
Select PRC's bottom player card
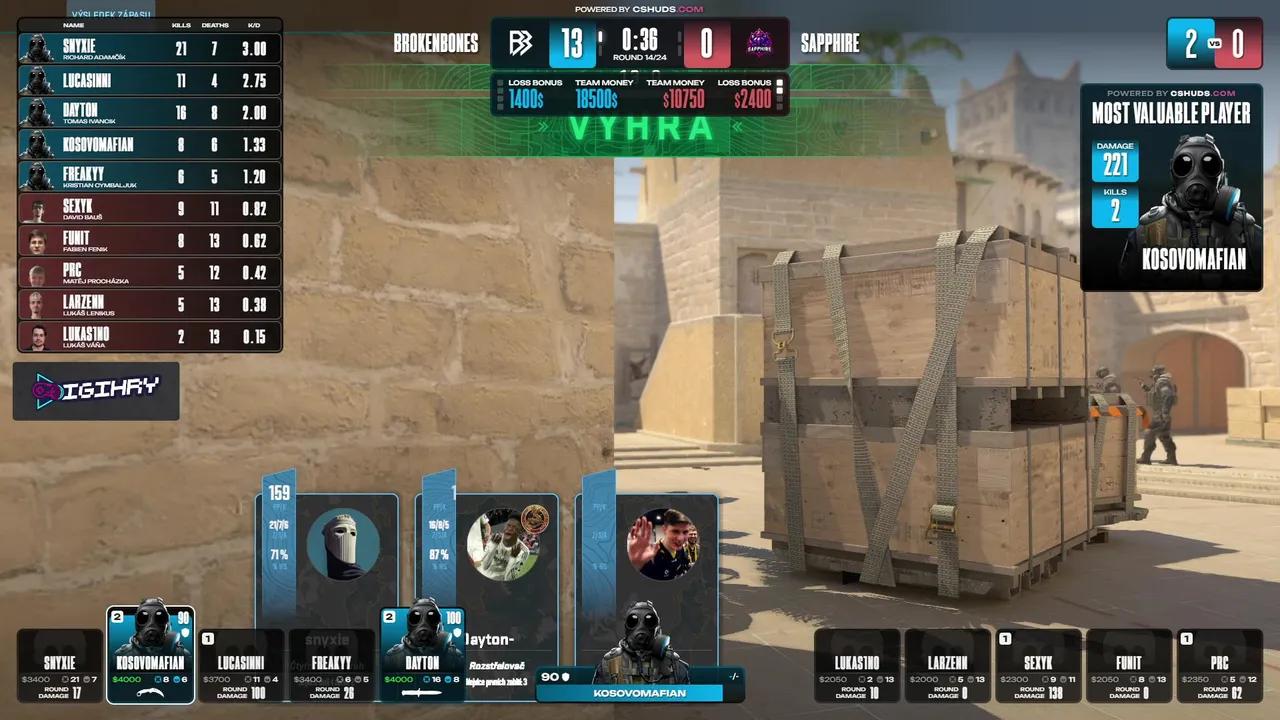(1219, 666)
